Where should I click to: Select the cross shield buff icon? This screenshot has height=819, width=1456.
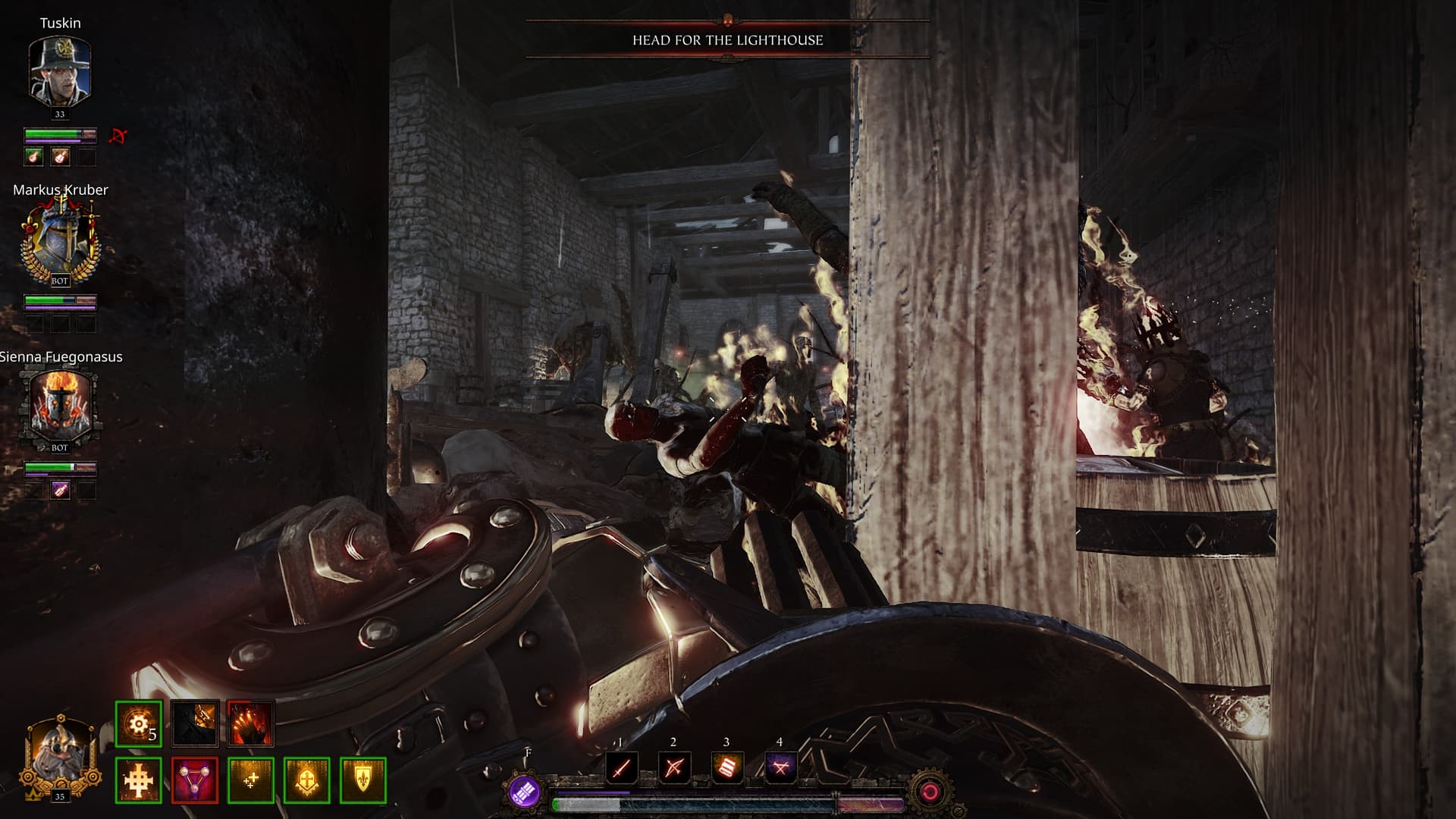tap(307, 780)
